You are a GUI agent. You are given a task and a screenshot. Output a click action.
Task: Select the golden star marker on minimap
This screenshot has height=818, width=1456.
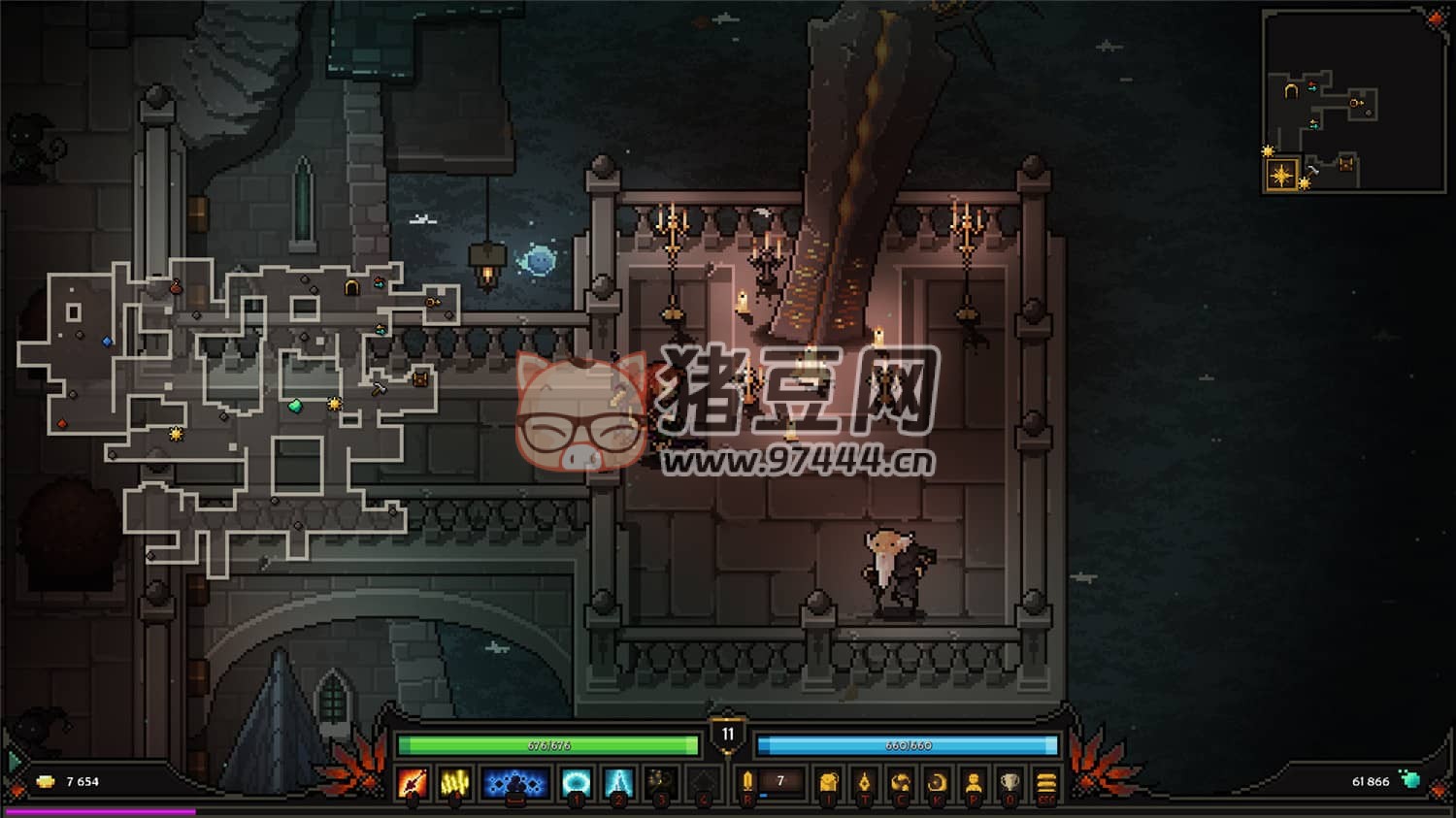pyautogui.click(x=1282, y=176)
